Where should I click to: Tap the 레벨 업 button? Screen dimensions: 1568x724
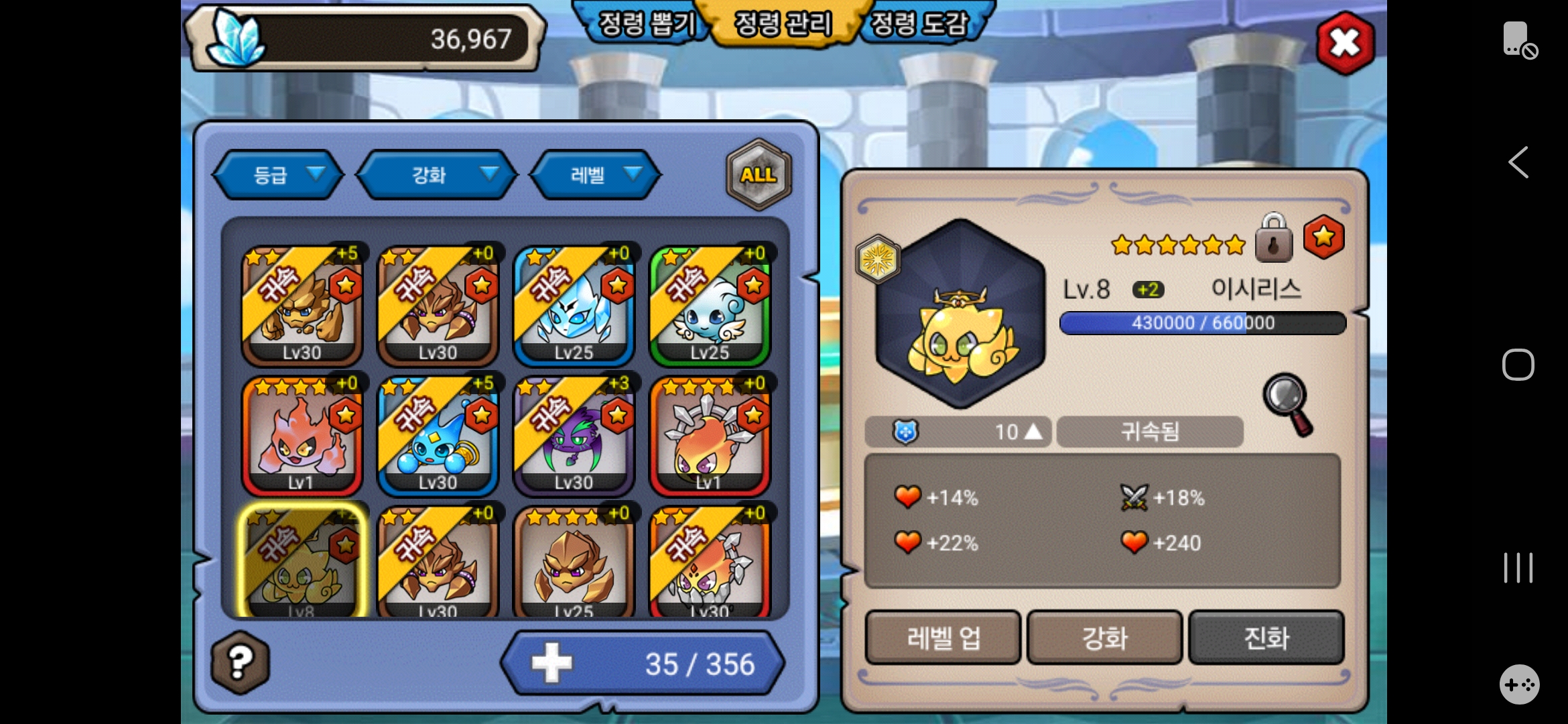(x=943, y=638)
